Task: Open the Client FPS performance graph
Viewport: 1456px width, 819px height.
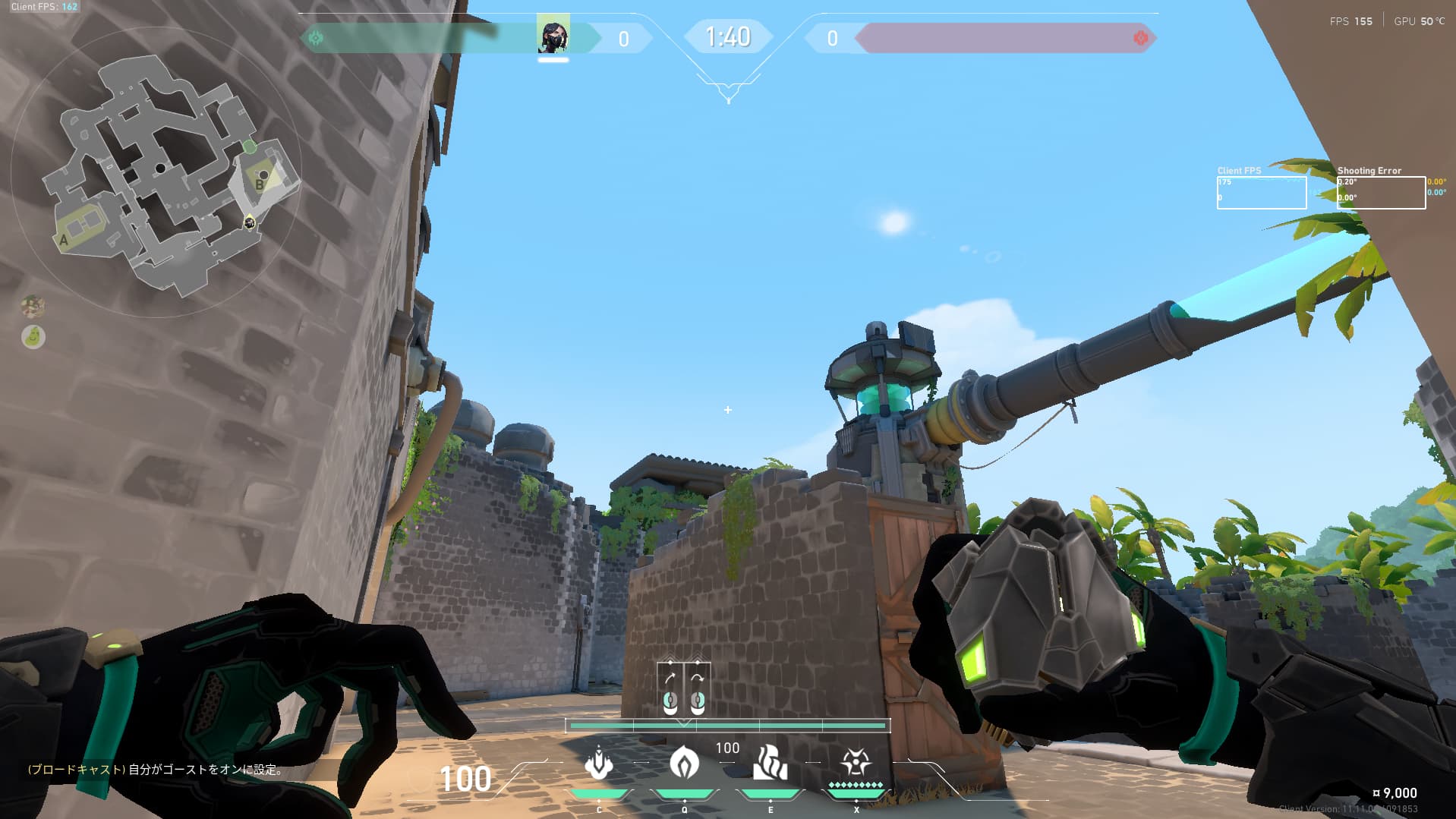Action: (1261, 193)
